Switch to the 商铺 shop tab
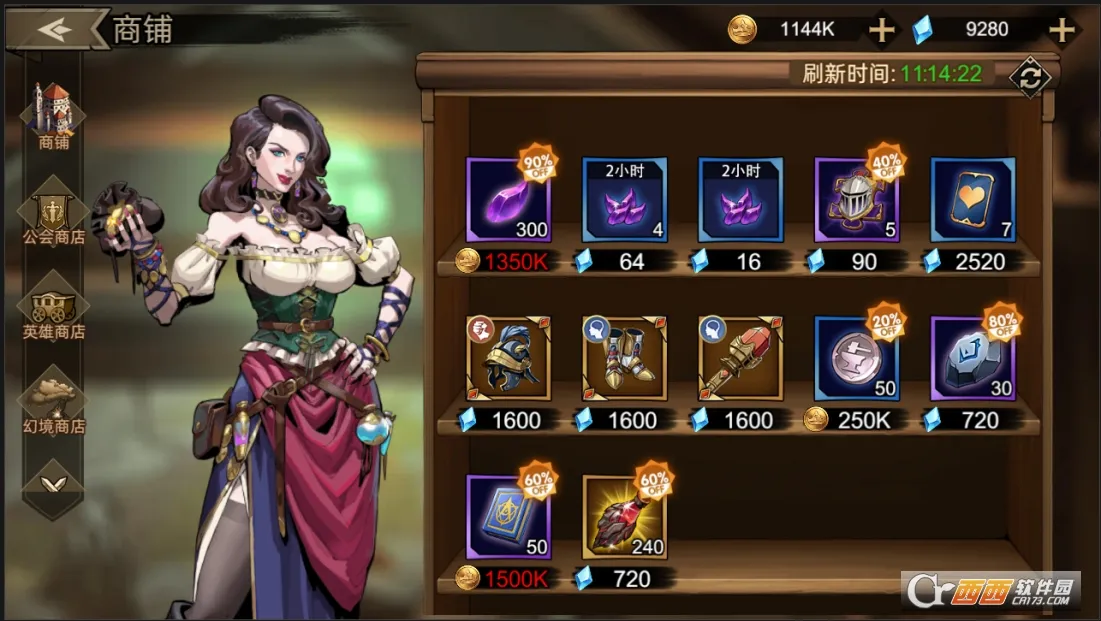Viewport: 1101px width, 621px height. (54, 113)
